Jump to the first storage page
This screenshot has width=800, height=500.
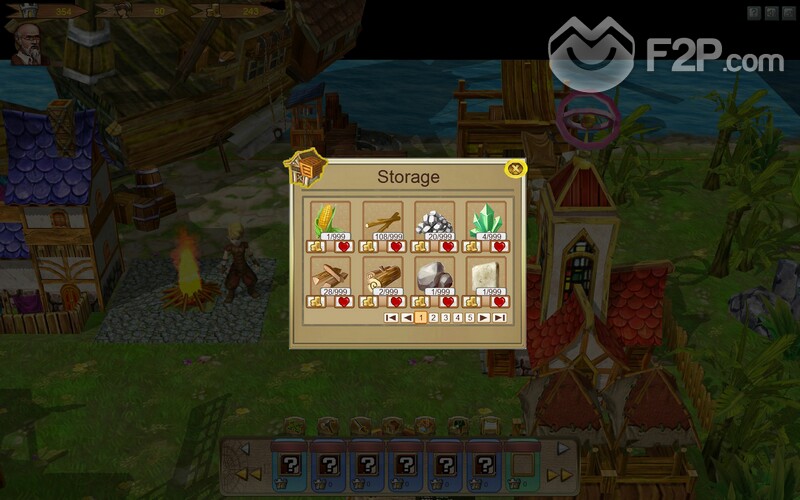[391, 318]
